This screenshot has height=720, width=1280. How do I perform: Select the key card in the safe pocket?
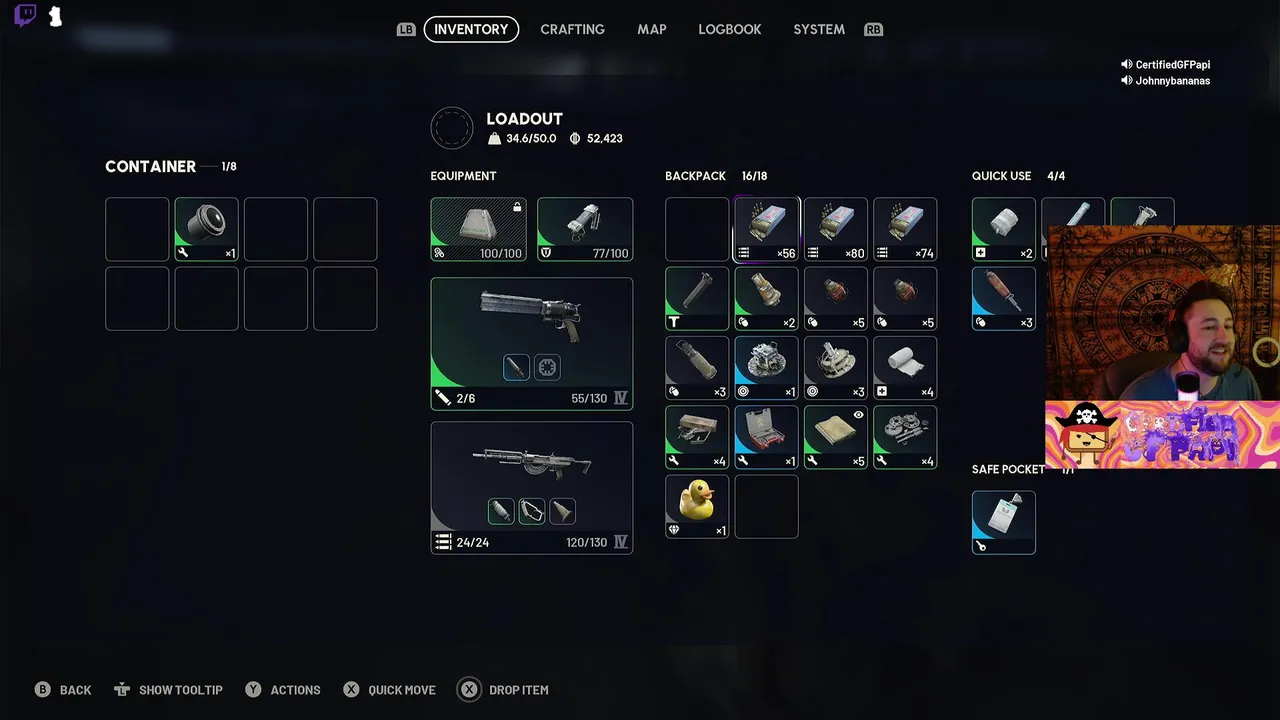click(1003, 522)
